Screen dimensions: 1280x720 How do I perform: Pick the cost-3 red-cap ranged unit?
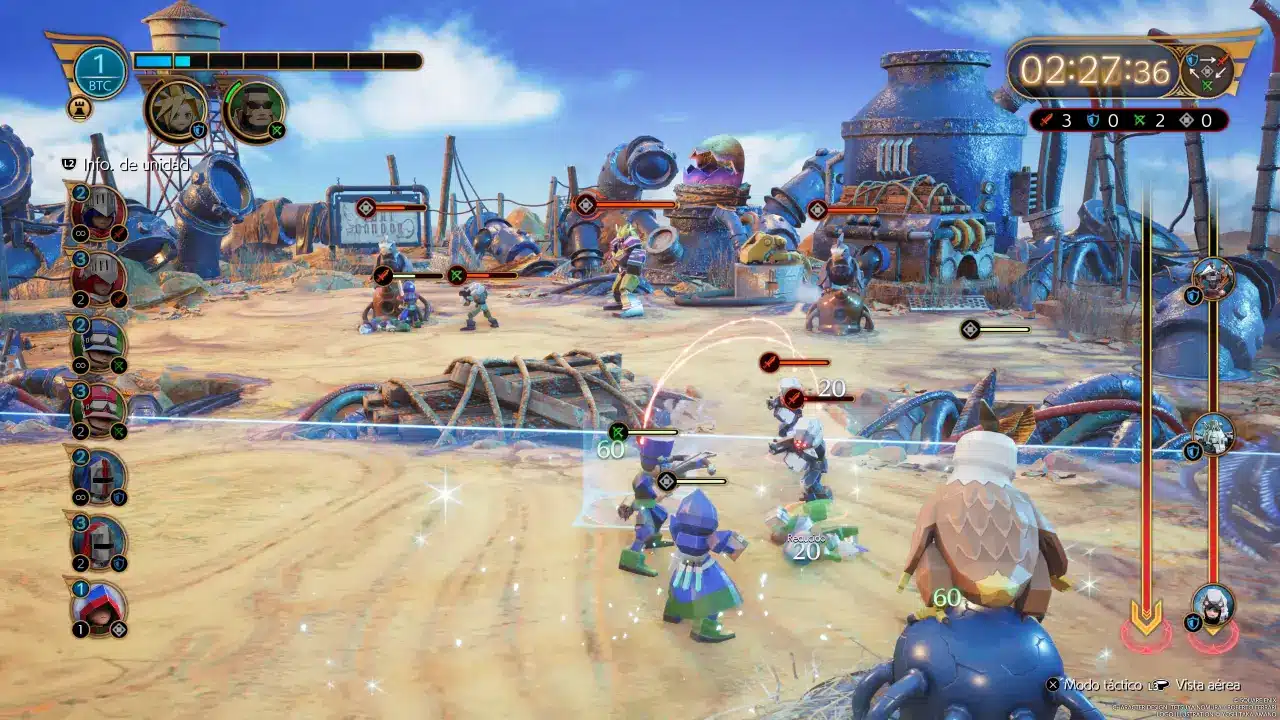pos(99,409)
